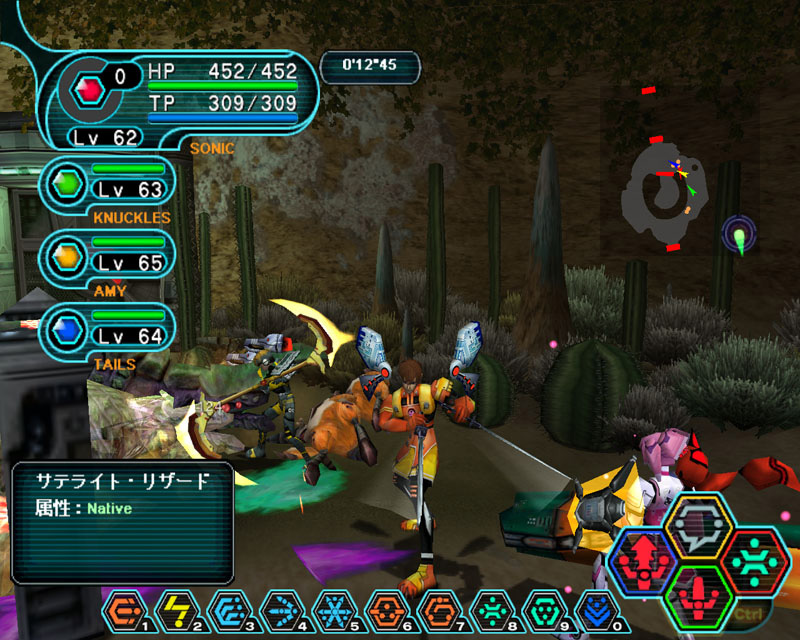Viewport: 800px width, 640px height.
Task: Select the orange technique in slot 1
Action: (x=124, y=609)
